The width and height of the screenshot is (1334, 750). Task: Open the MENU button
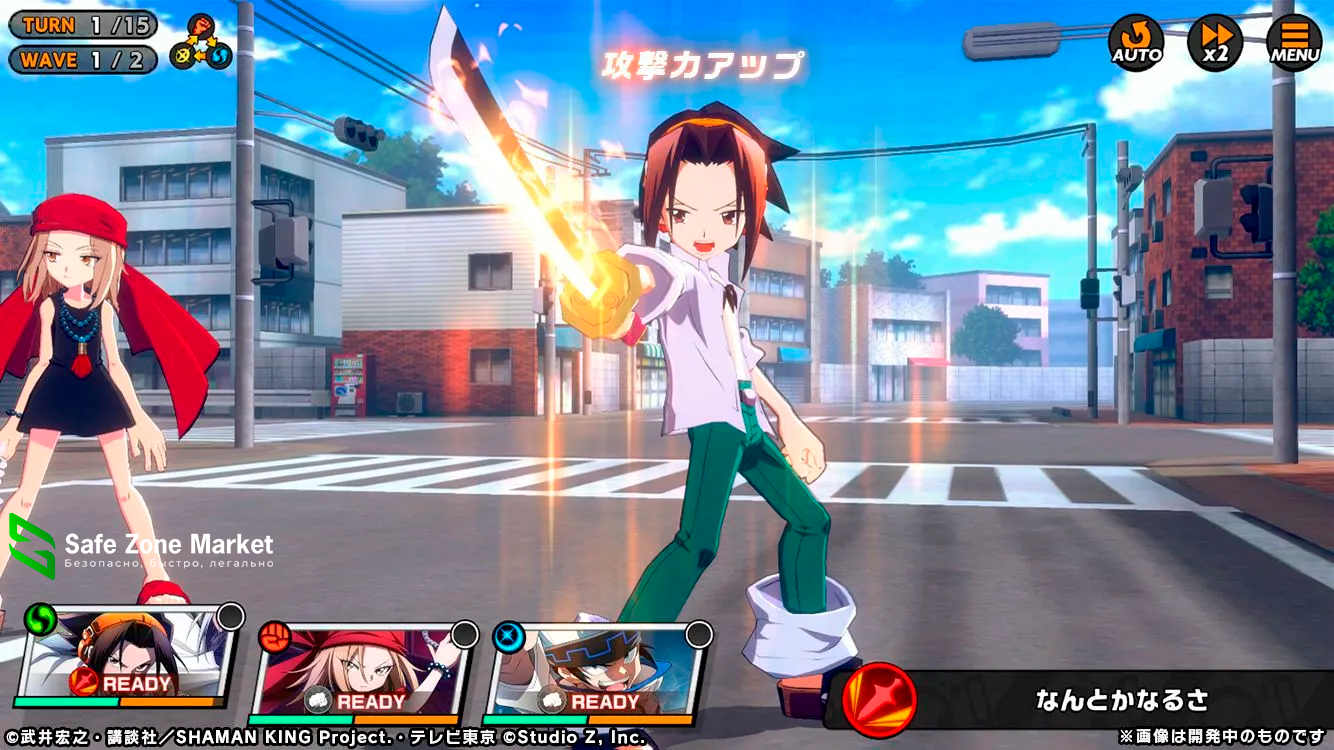pos(1294,43)
